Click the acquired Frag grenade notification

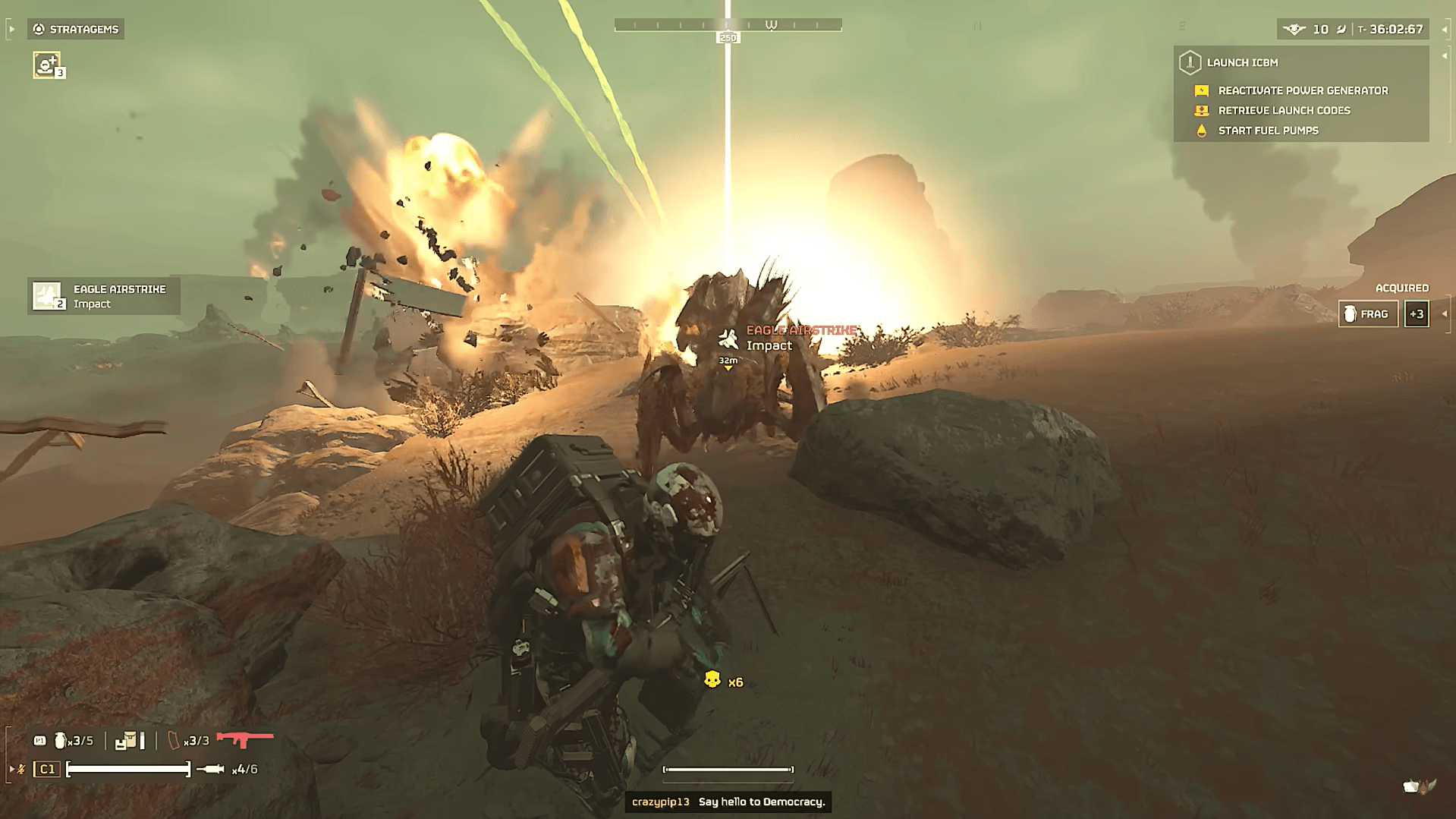coord(1368,314)
